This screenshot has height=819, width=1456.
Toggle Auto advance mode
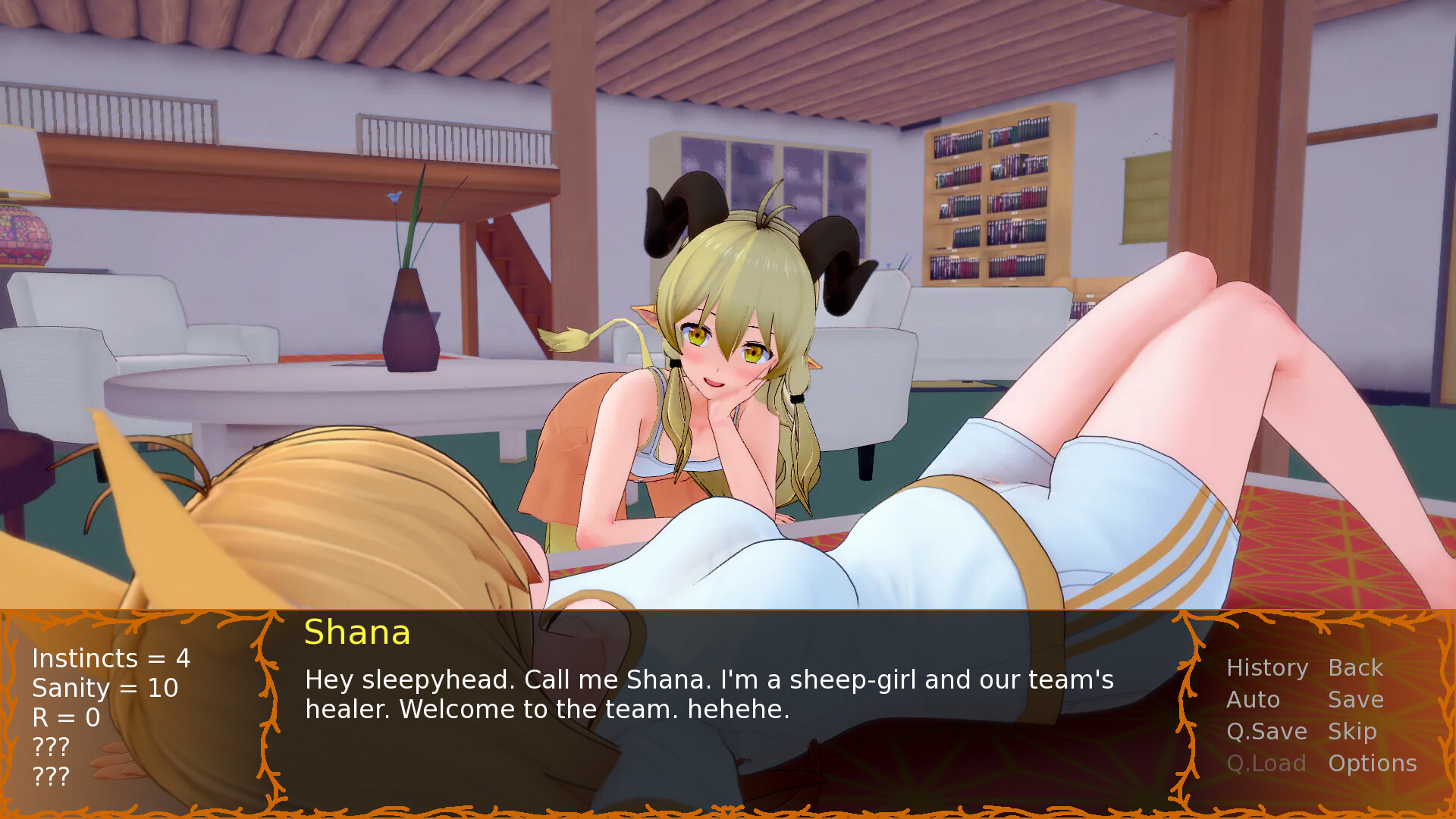pos(1253,700)
